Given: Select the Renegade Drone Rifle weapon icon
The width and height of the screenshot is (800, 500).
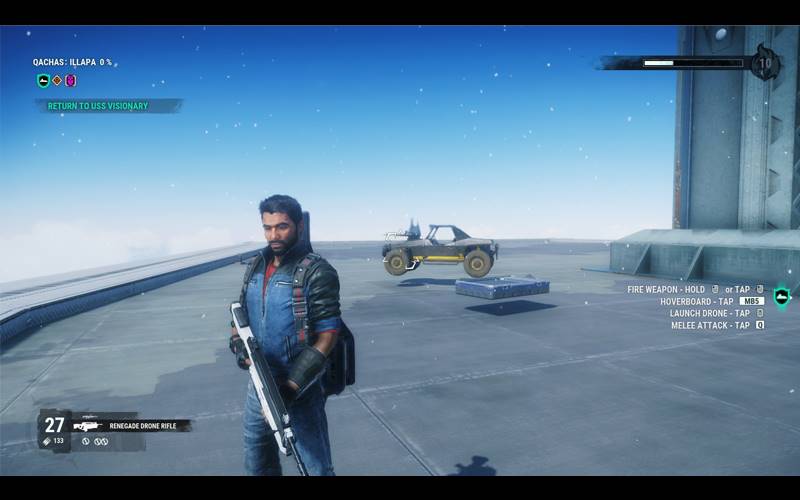Looking at the screenshot, I should point(87,425).
